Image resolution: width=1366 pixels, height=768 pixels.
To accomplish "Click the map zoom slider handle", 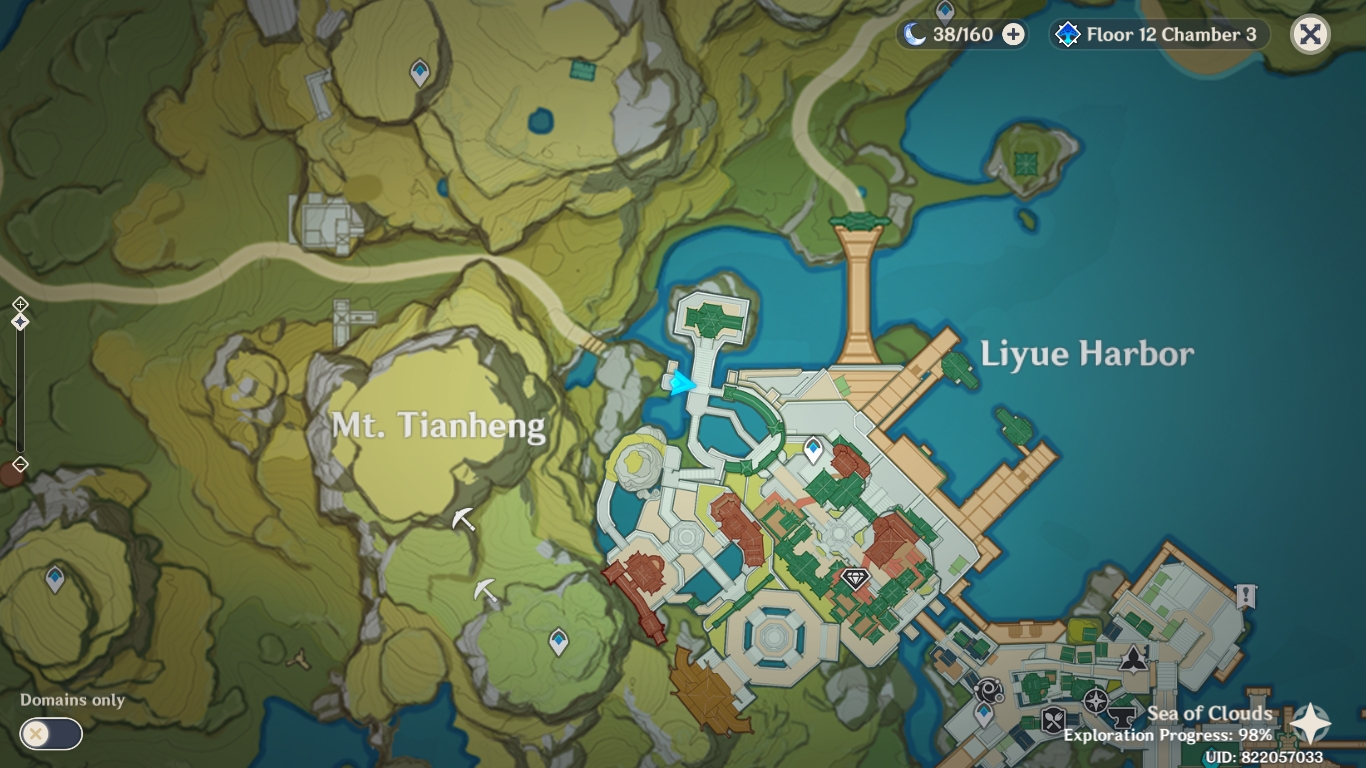I will click(x=20, y=322).
